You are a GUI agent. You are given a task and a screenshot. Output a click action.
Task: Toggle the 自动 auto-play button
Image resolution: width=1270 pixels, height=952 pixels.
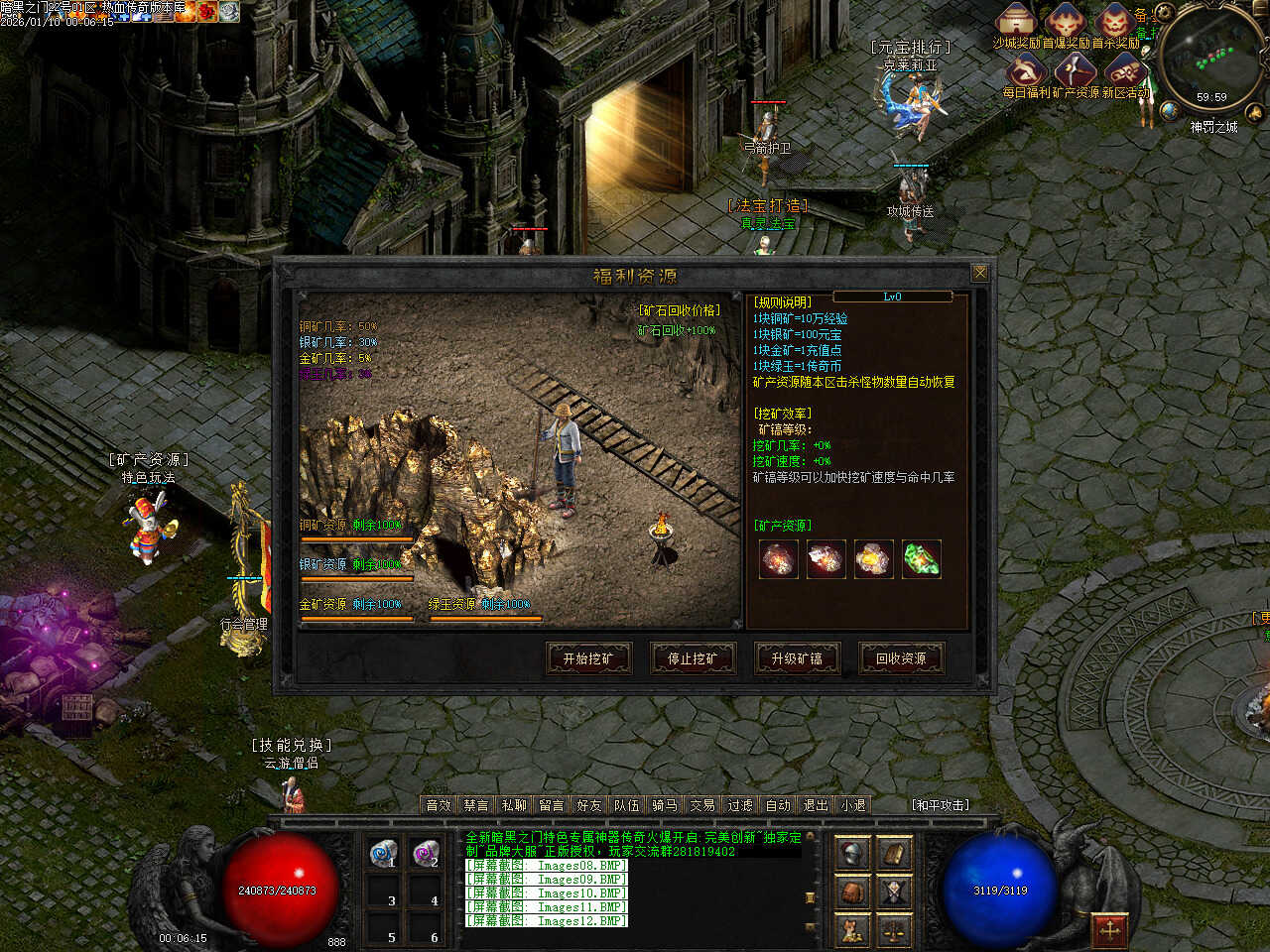(778, 805)
